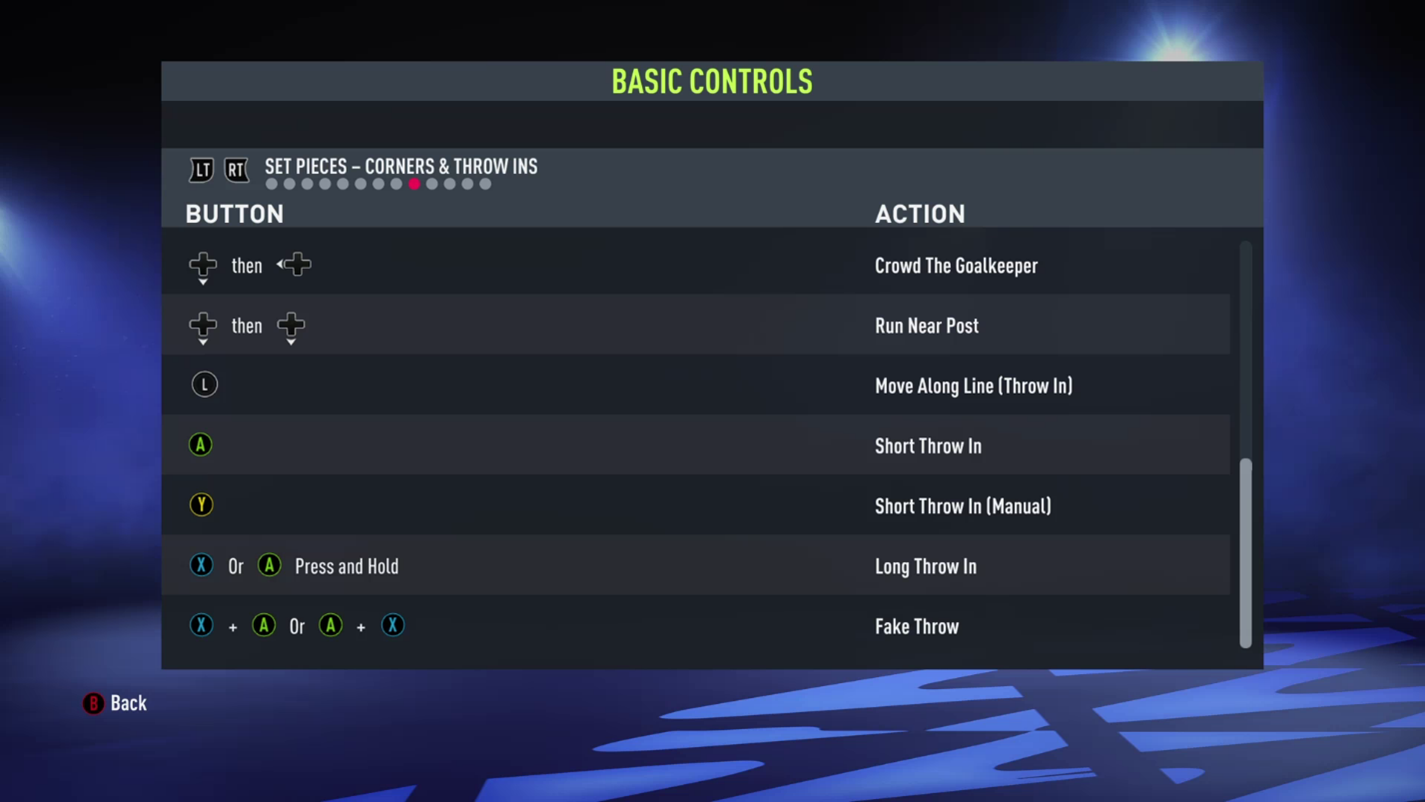
Task: Click the X button icon in Long Throw In row
Action: [201, 565]
